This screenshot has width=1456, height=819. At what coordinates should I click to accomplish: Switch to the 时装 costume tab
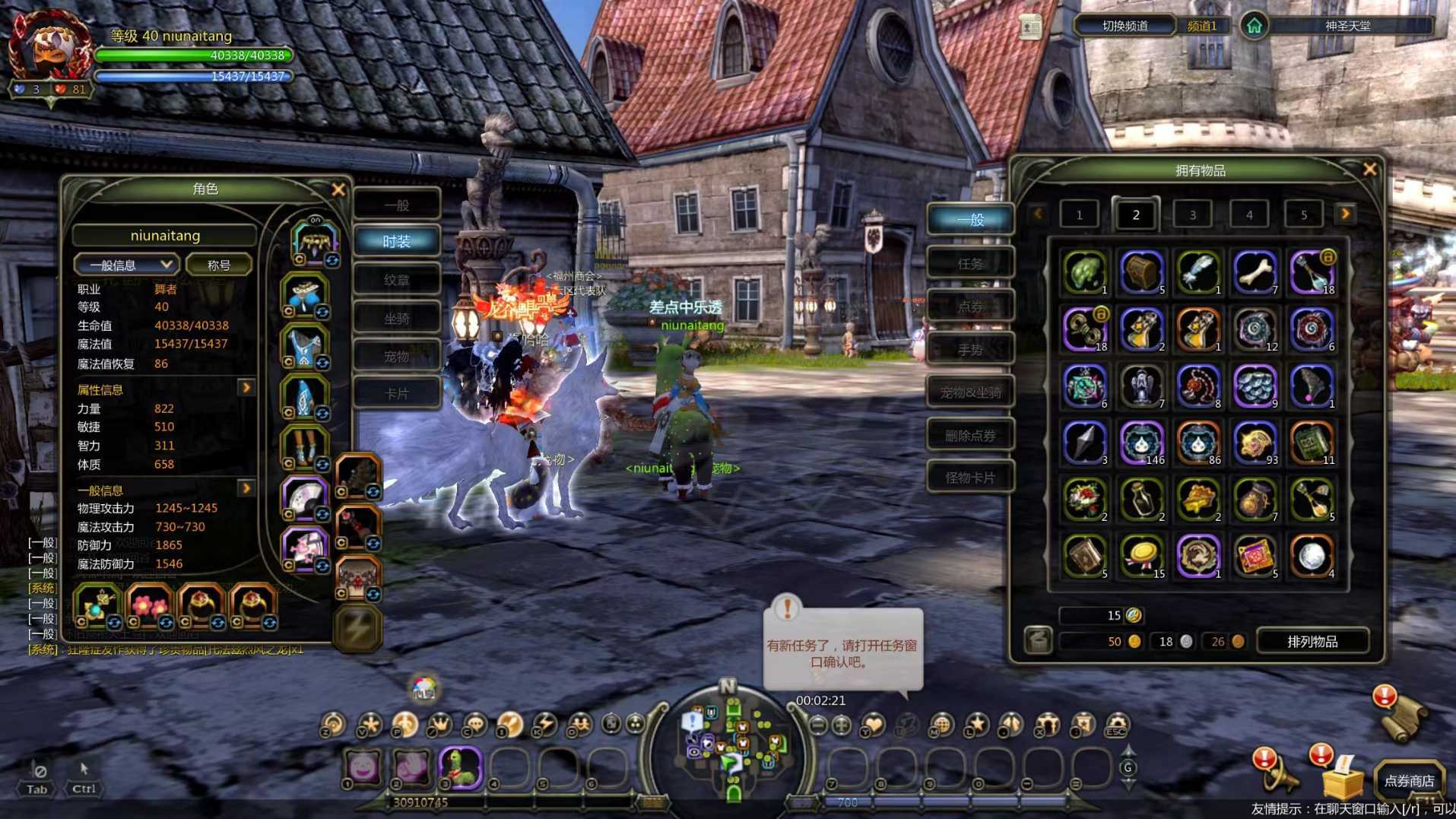(396, 242)
